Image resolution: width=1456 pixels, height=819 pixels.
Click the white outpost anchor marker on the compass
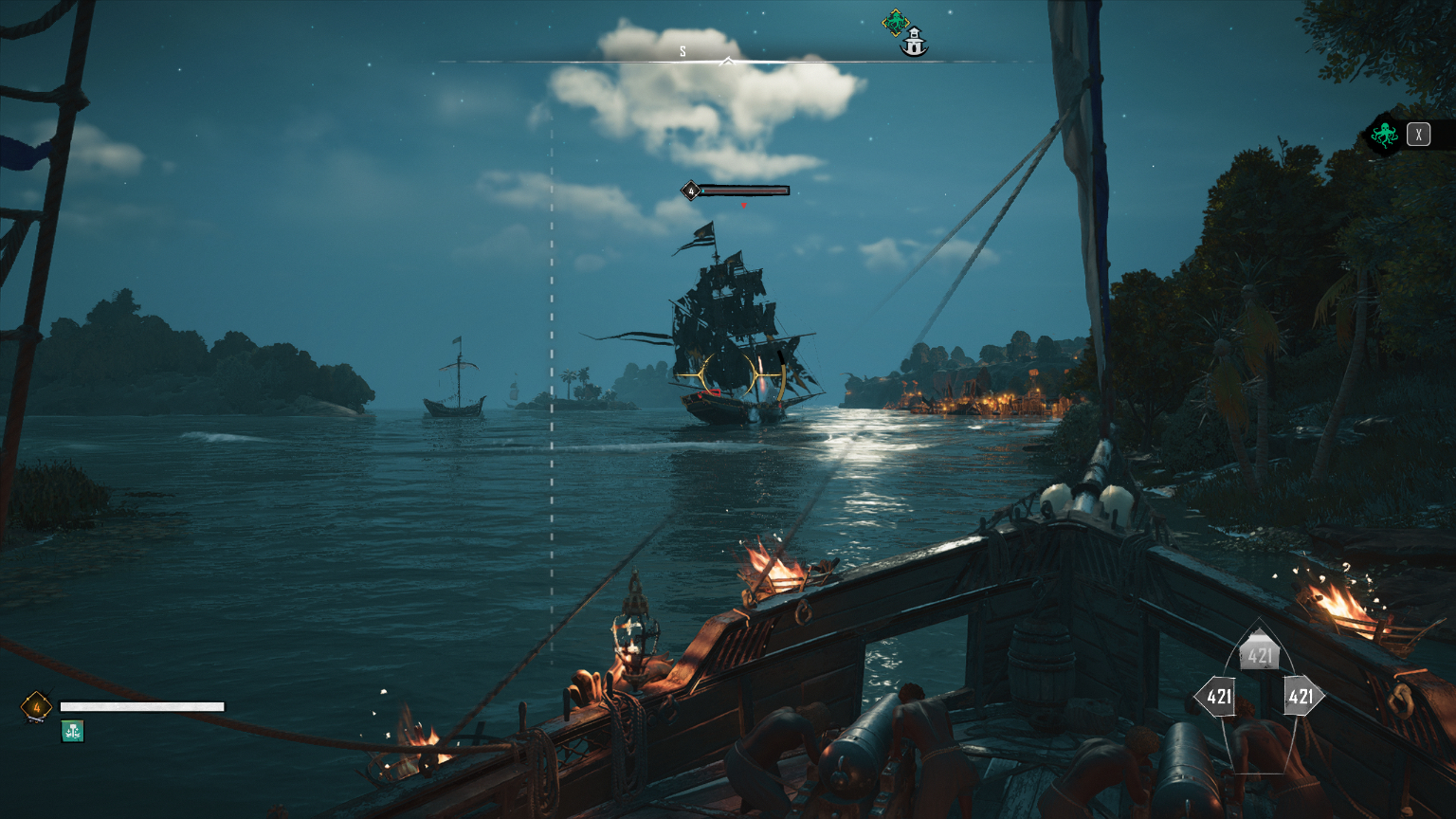tap(915, 43)
